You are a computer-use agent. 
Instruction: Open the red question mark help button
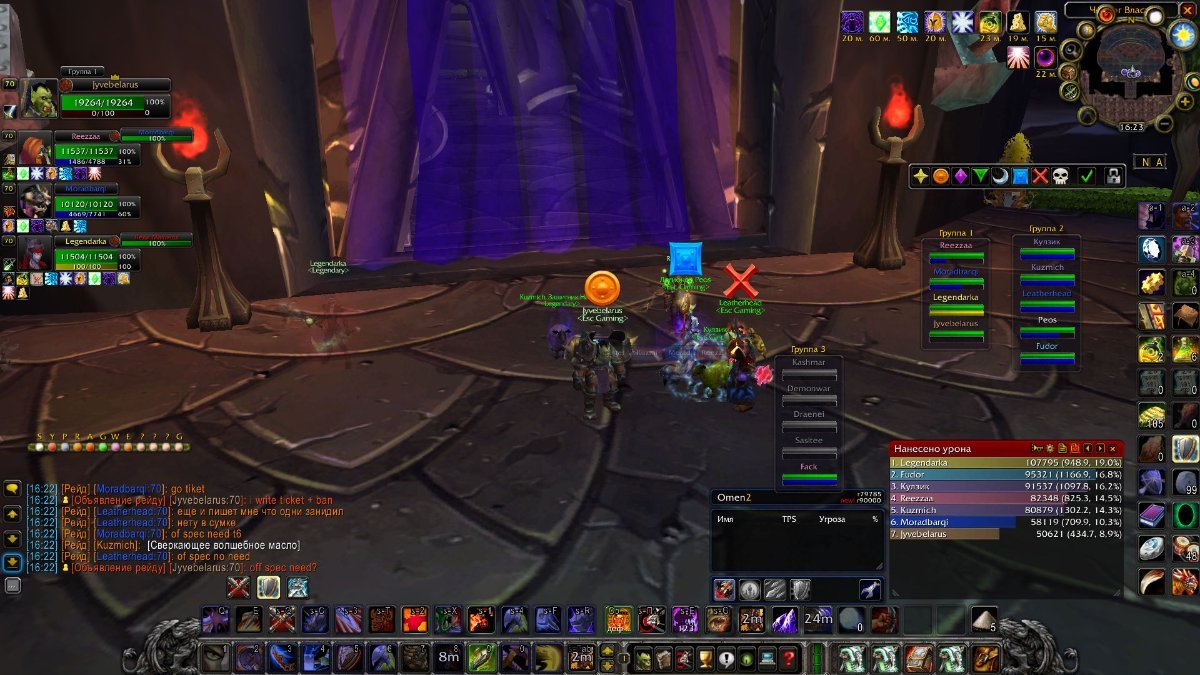[789, 659]
